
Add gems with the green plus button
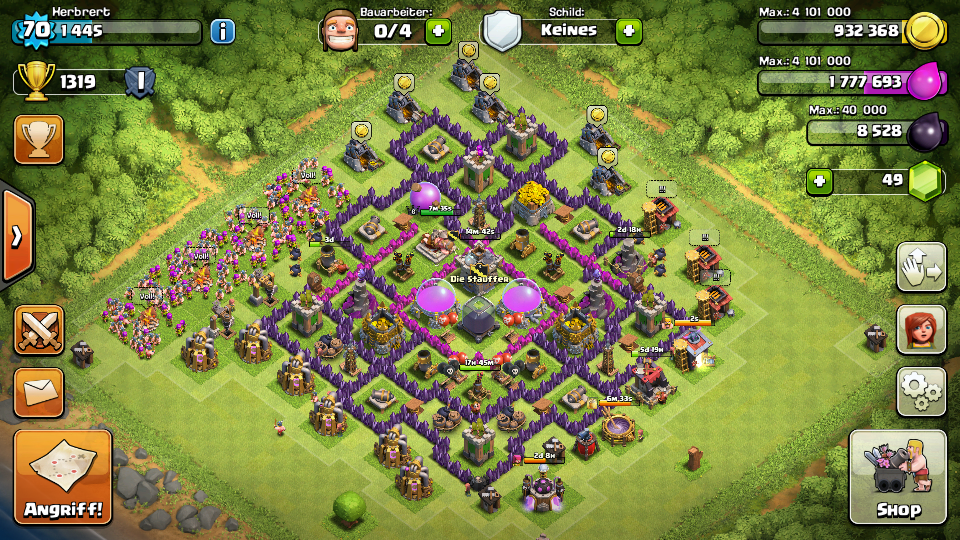821,181
